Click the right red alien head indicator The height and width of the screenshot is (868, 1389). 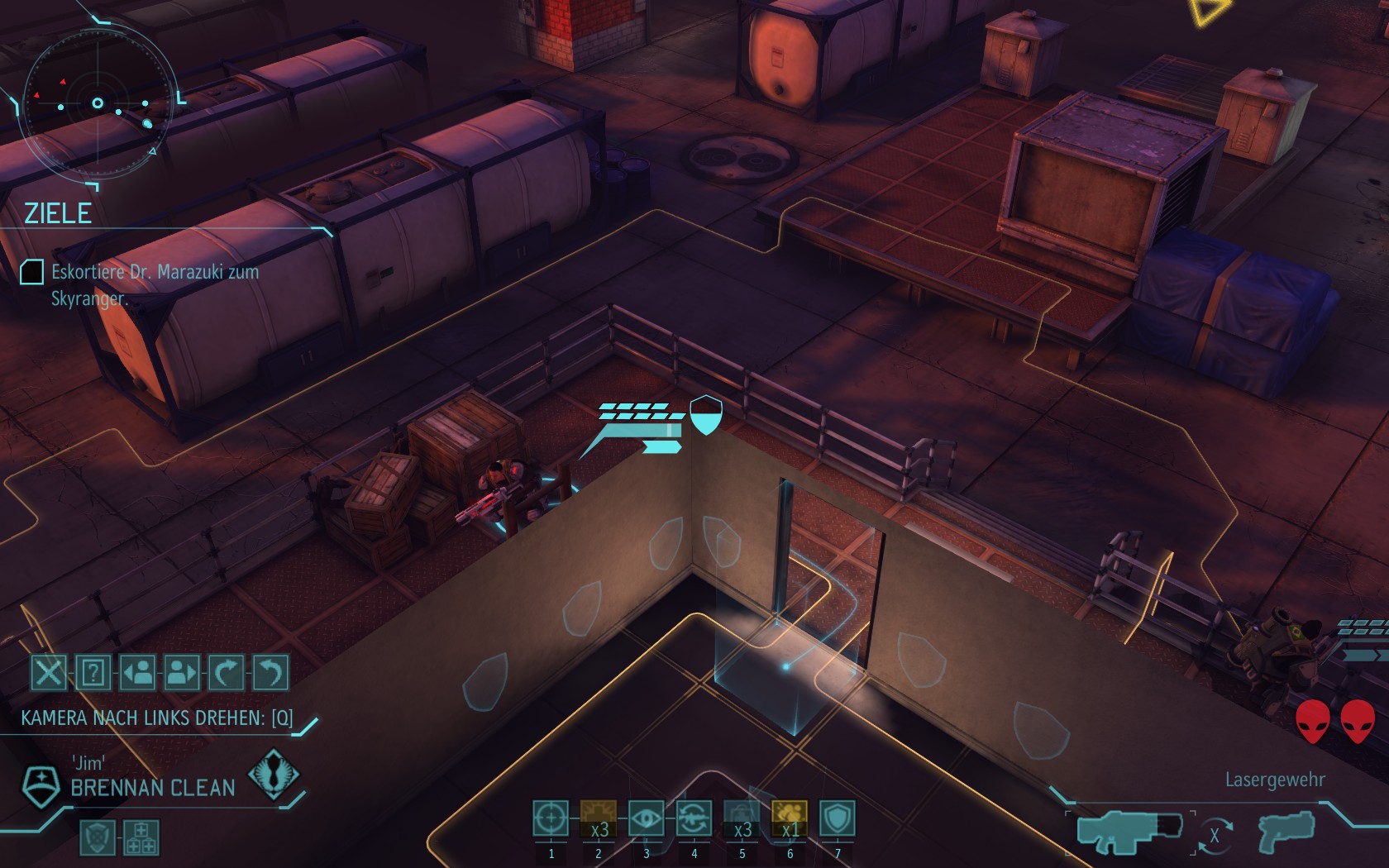coord(1357,721)
